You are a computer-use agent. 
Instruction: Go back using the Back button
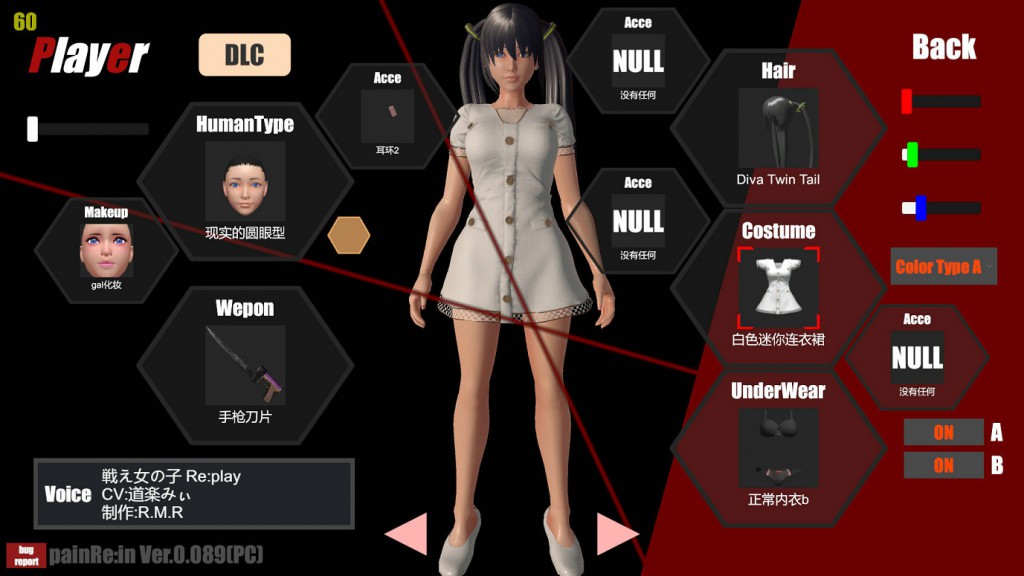(x=944, y=47)
